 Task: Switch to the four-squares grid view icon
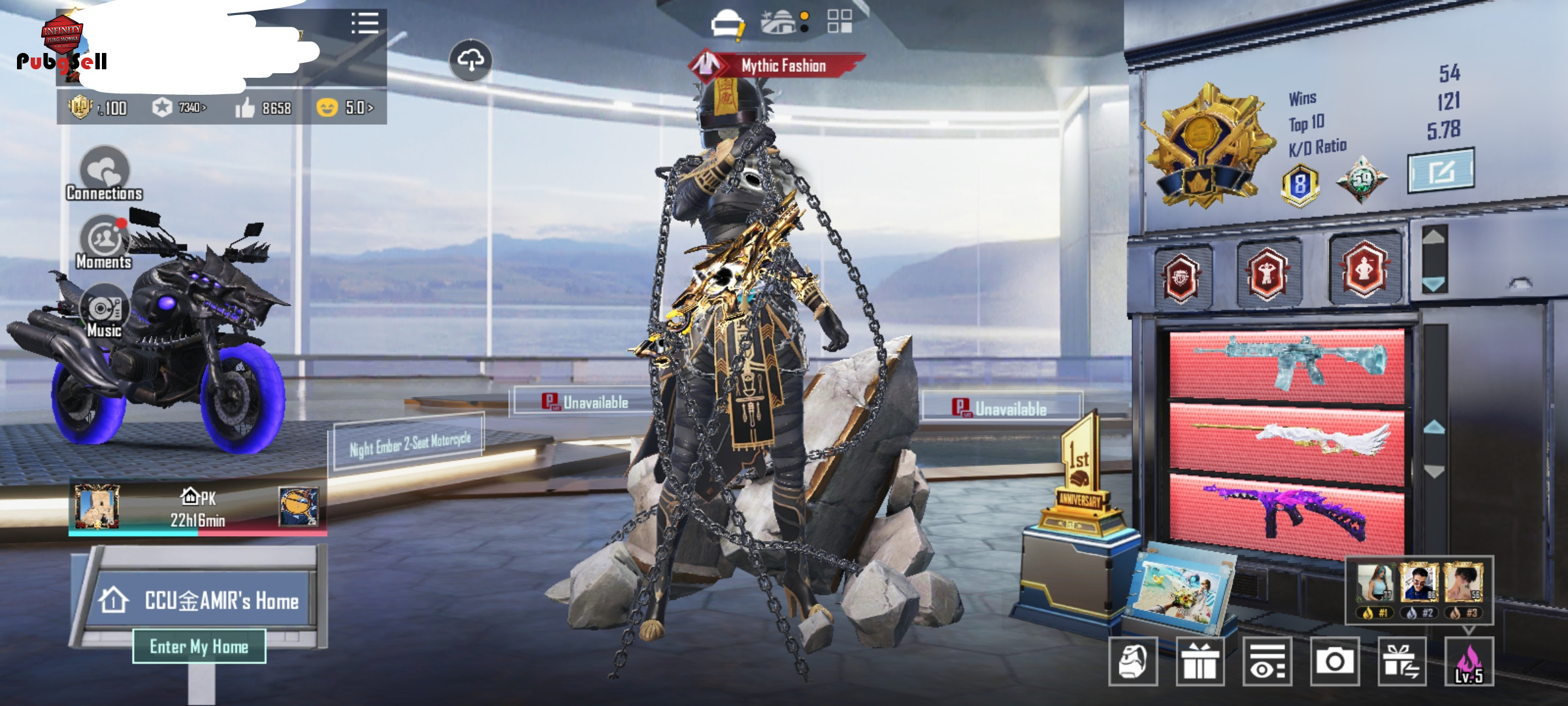pos(839,22)
